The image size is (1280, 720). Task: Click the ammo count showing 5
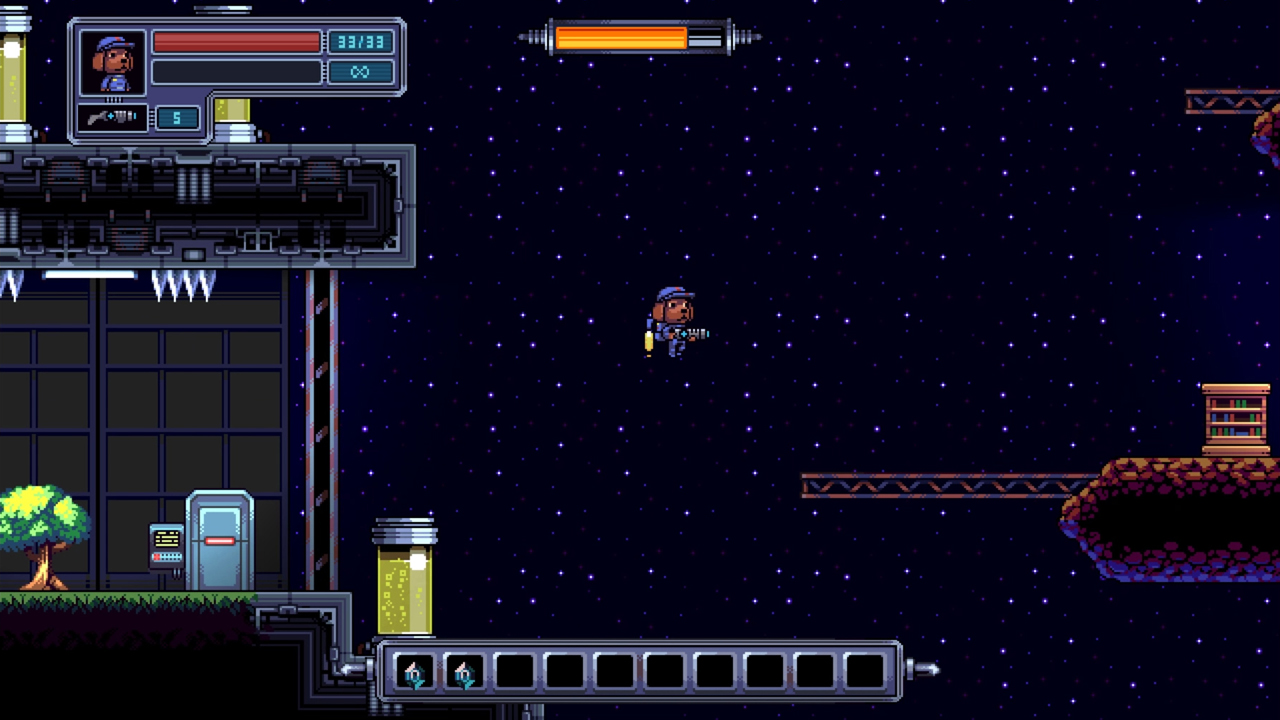pyautogui.click(x=177, y=118)
